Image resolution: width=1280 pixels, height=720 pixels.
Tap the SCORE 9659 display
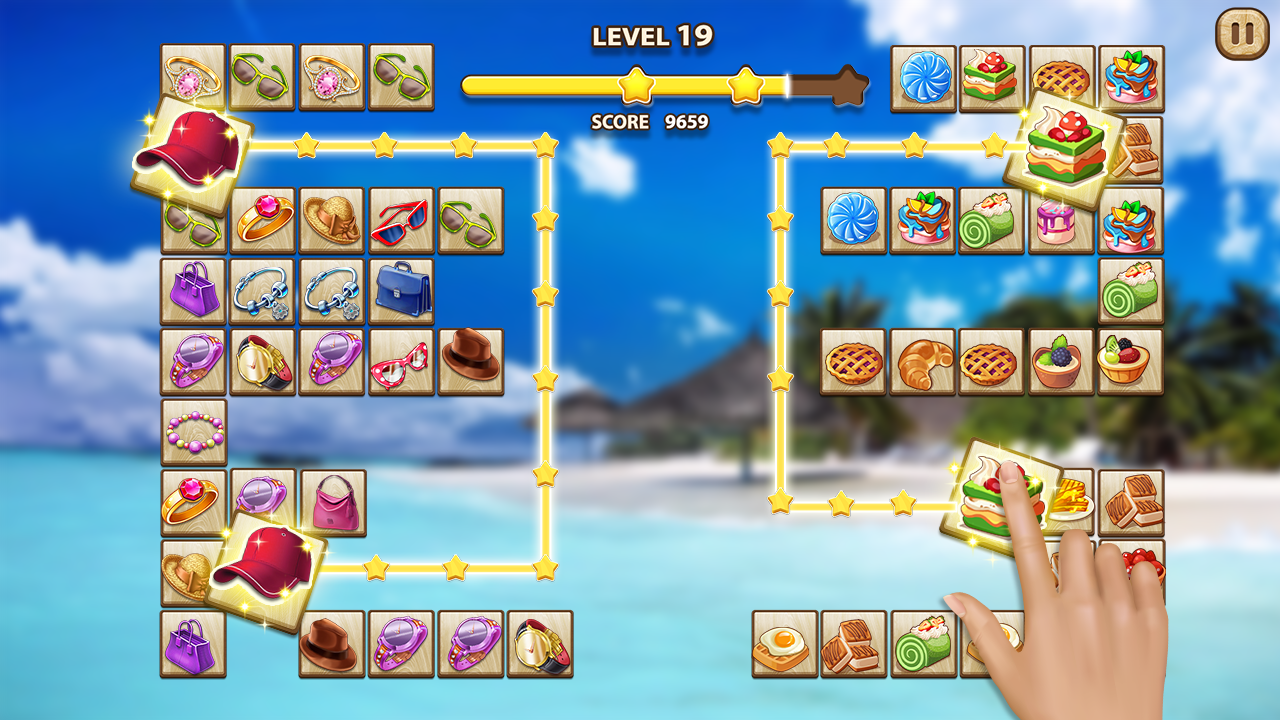tap(648, 124)
